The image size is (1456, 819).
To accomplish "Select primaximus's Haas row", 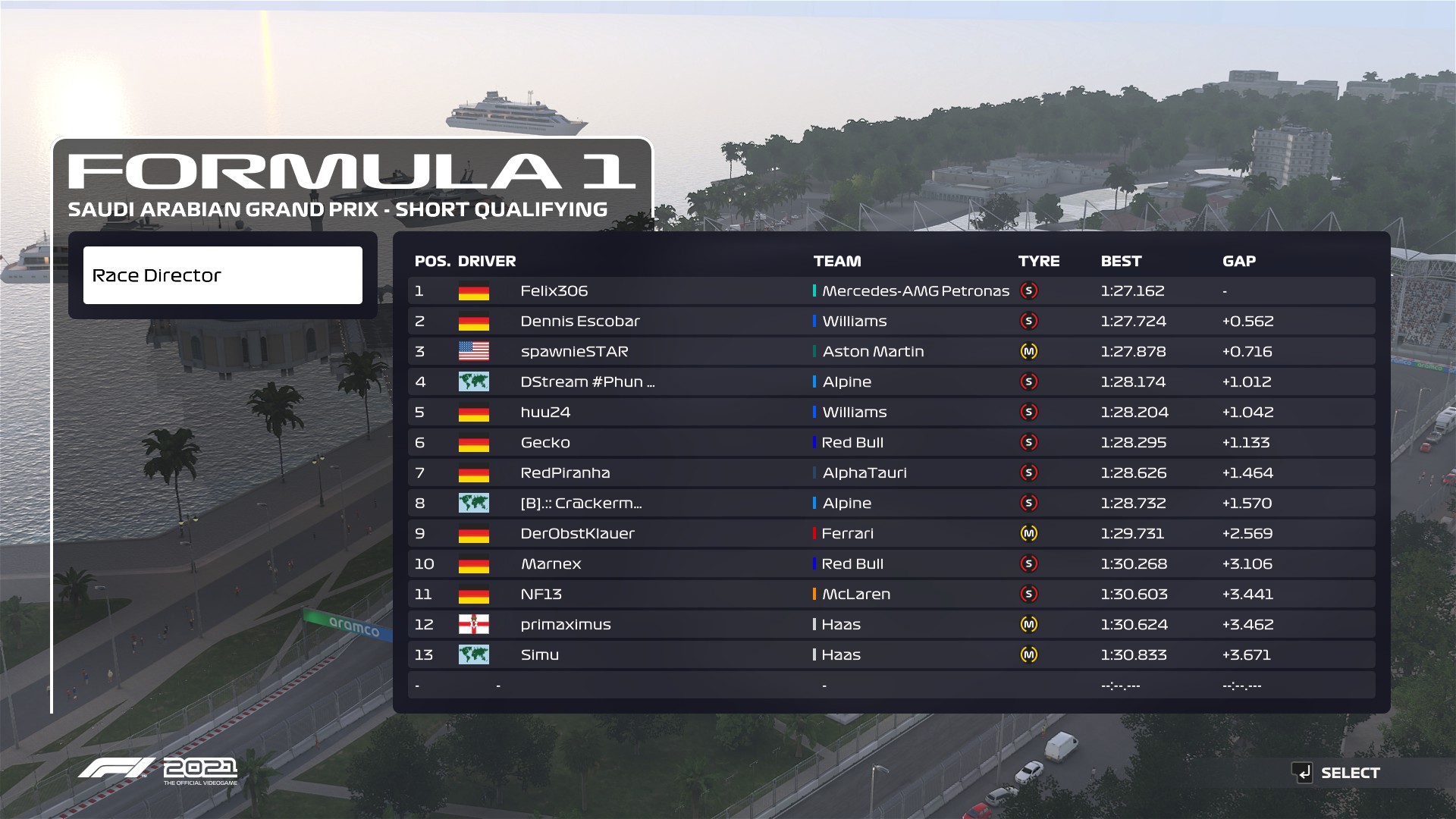I will (890, 625).
